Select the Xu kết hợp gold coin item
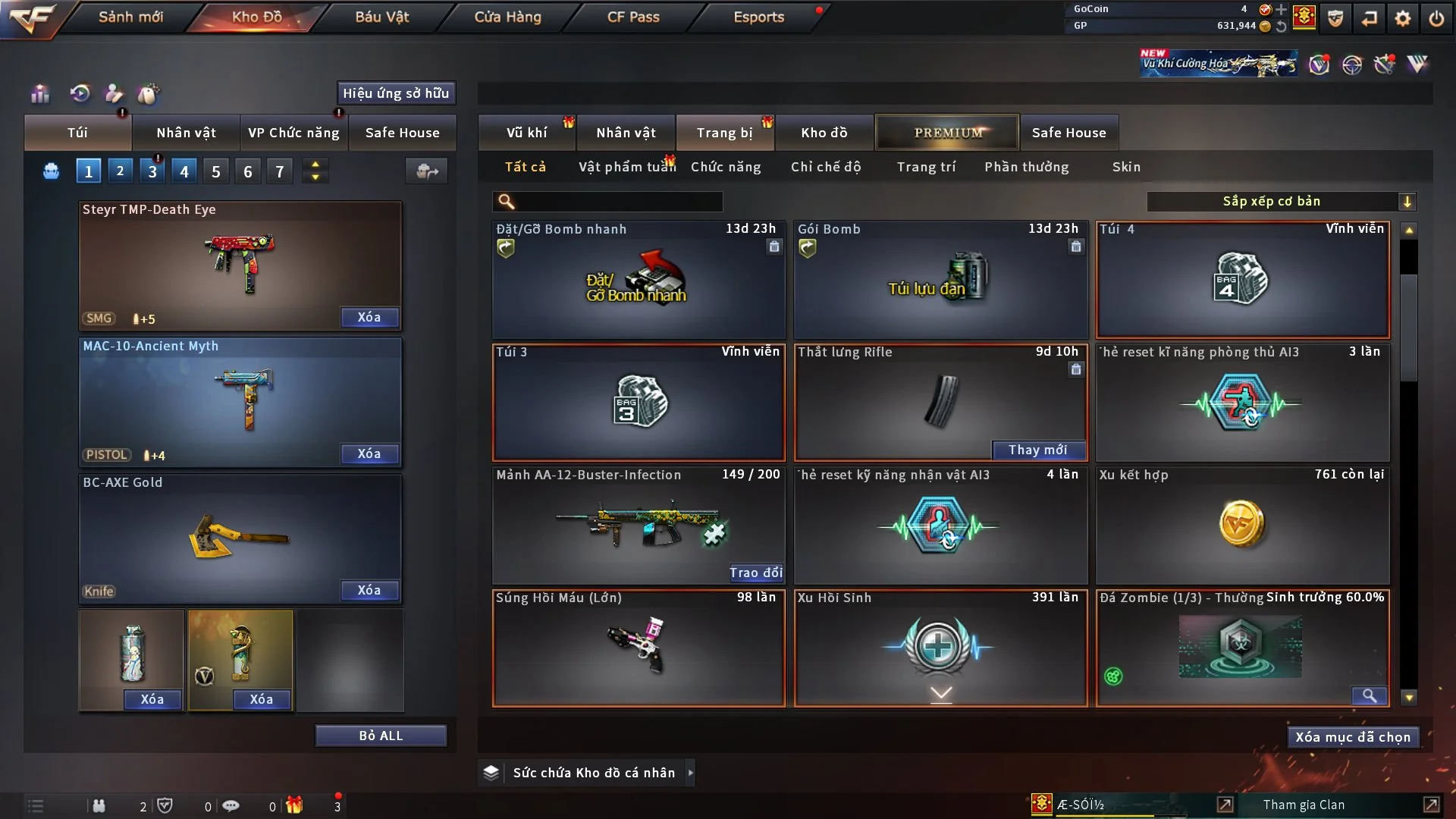1456x819 pixels. click(x=1242, y=525)
